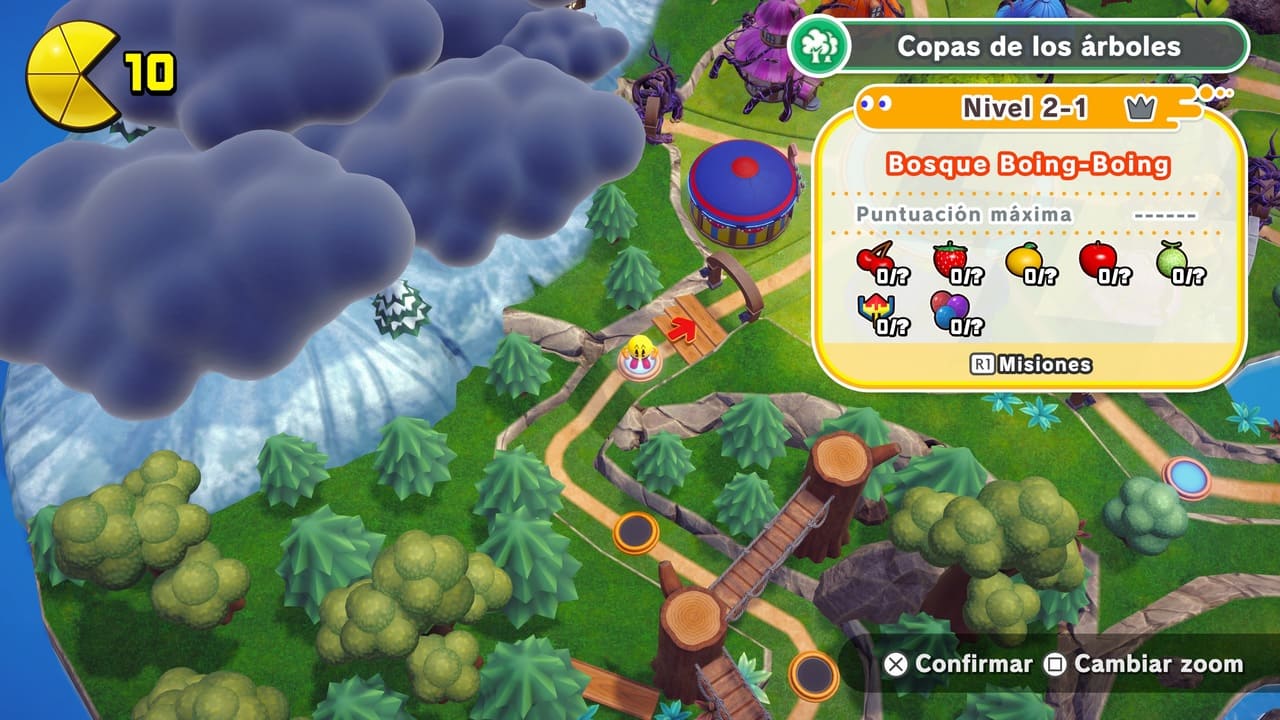Choose the yellow orange fruit icon
1280x720 pixels.
point(1024,261)
